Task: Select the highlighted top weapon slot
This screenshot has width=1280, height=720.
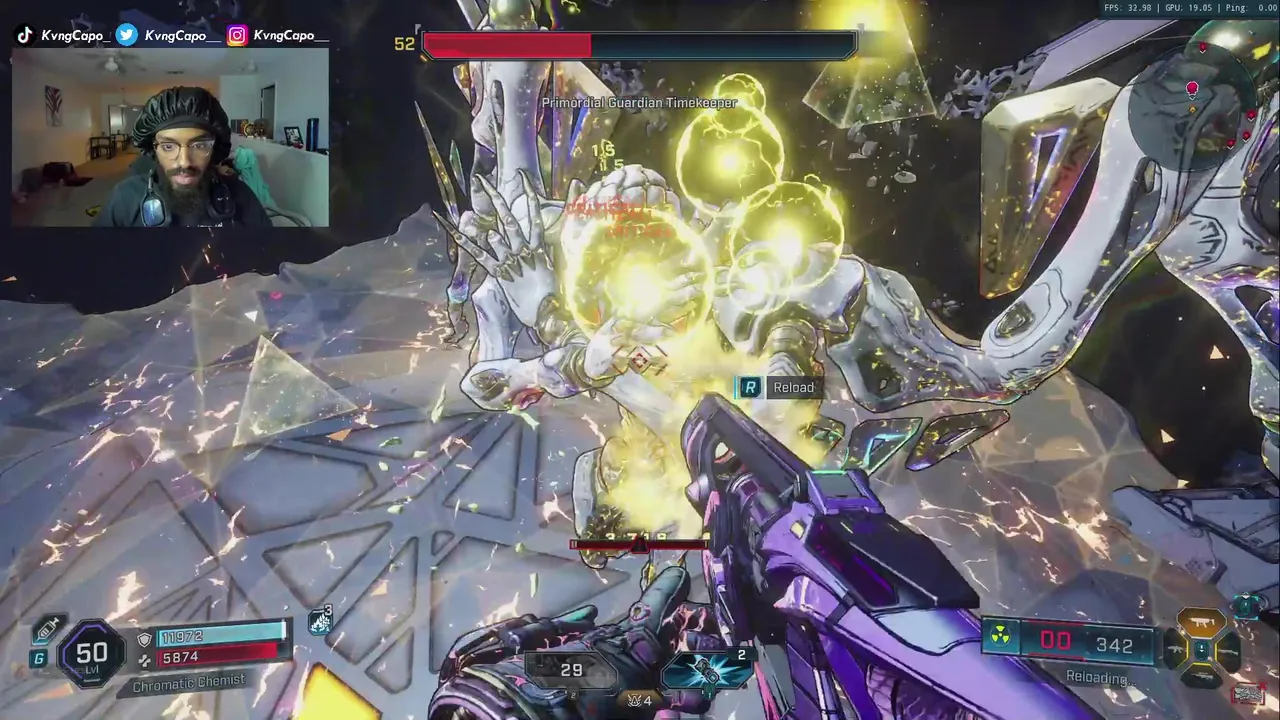Action: [x=1202, y=624]
